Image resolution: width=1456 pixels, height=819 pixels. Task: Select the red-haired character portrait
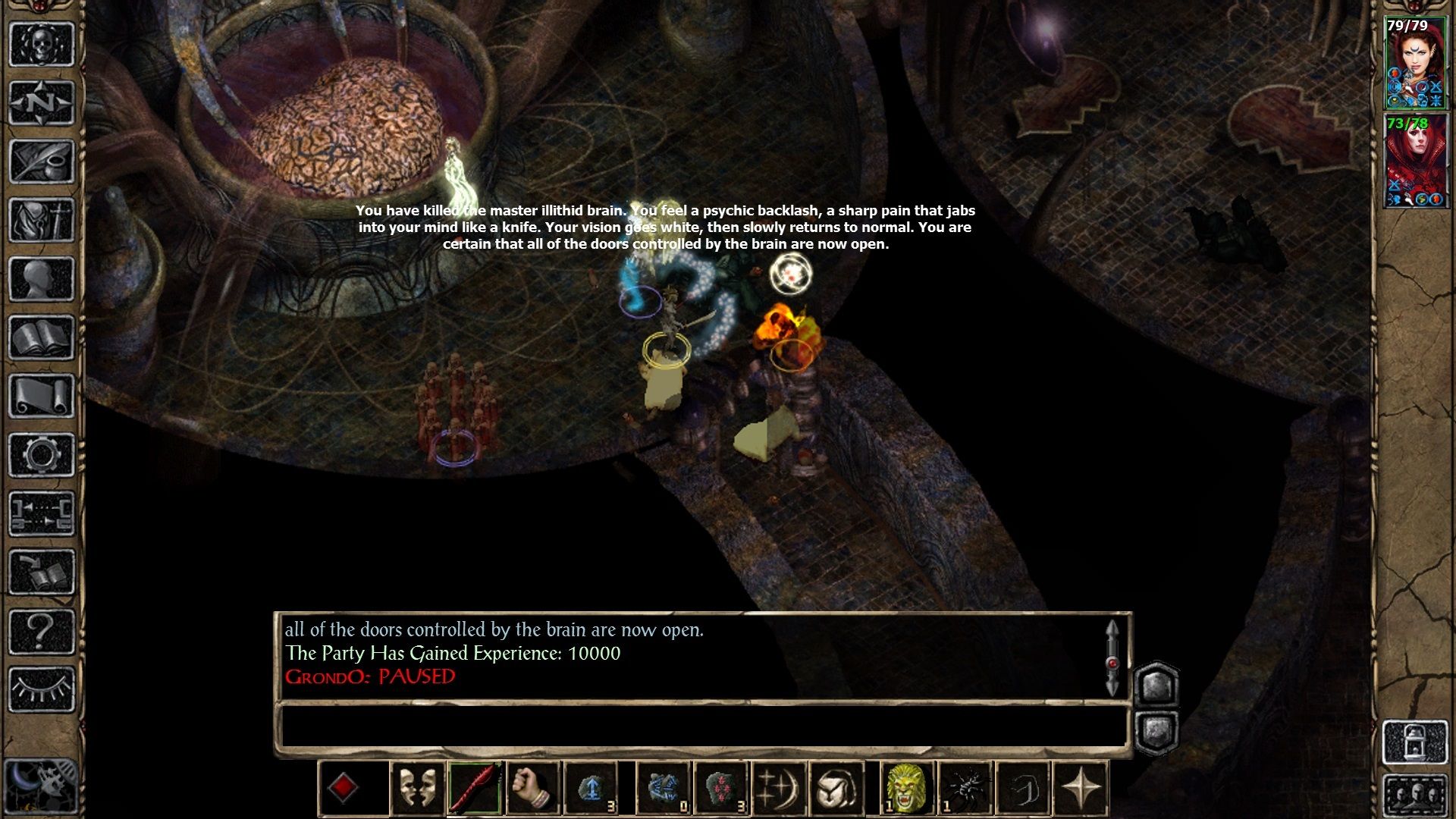click(x=1415, y=160)
